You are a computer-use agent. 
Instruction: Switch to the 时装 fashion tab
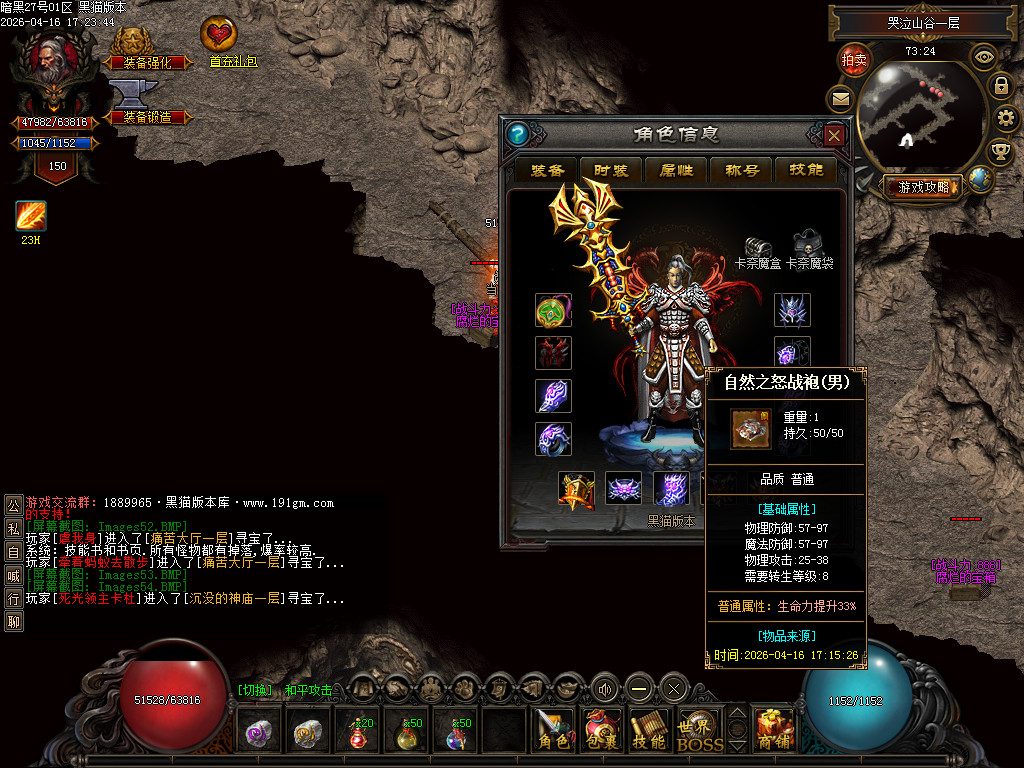click(x=611, y=170)
